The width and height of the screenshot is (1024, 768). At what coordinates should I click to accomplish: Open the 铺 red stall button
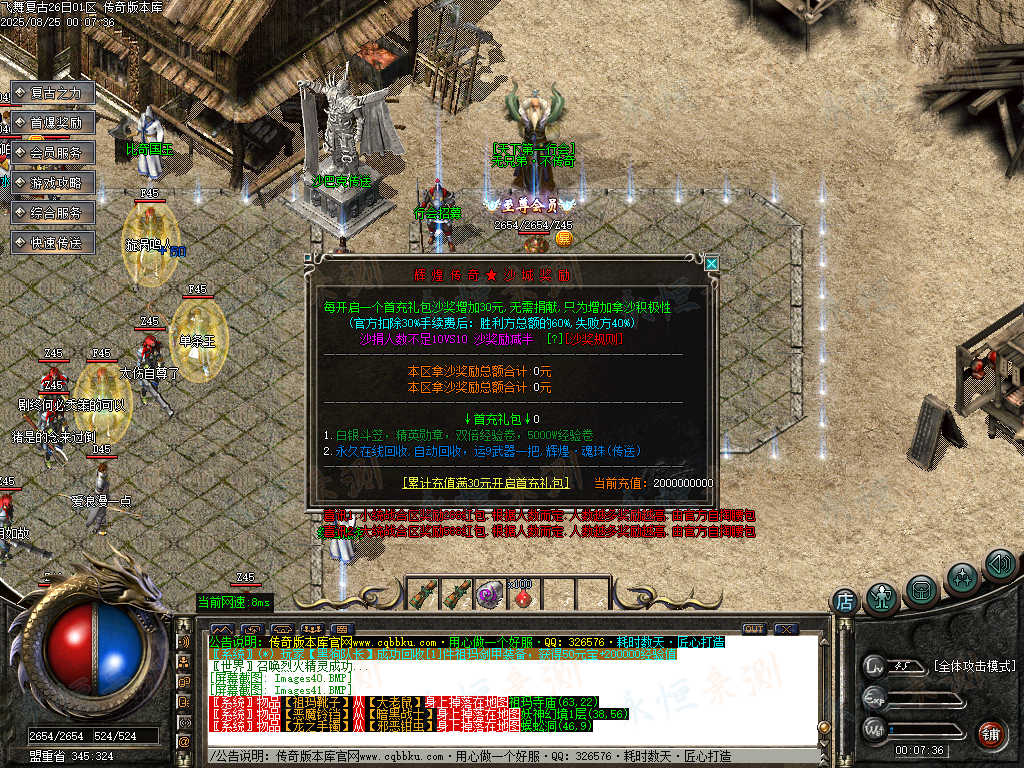(990, 733)
